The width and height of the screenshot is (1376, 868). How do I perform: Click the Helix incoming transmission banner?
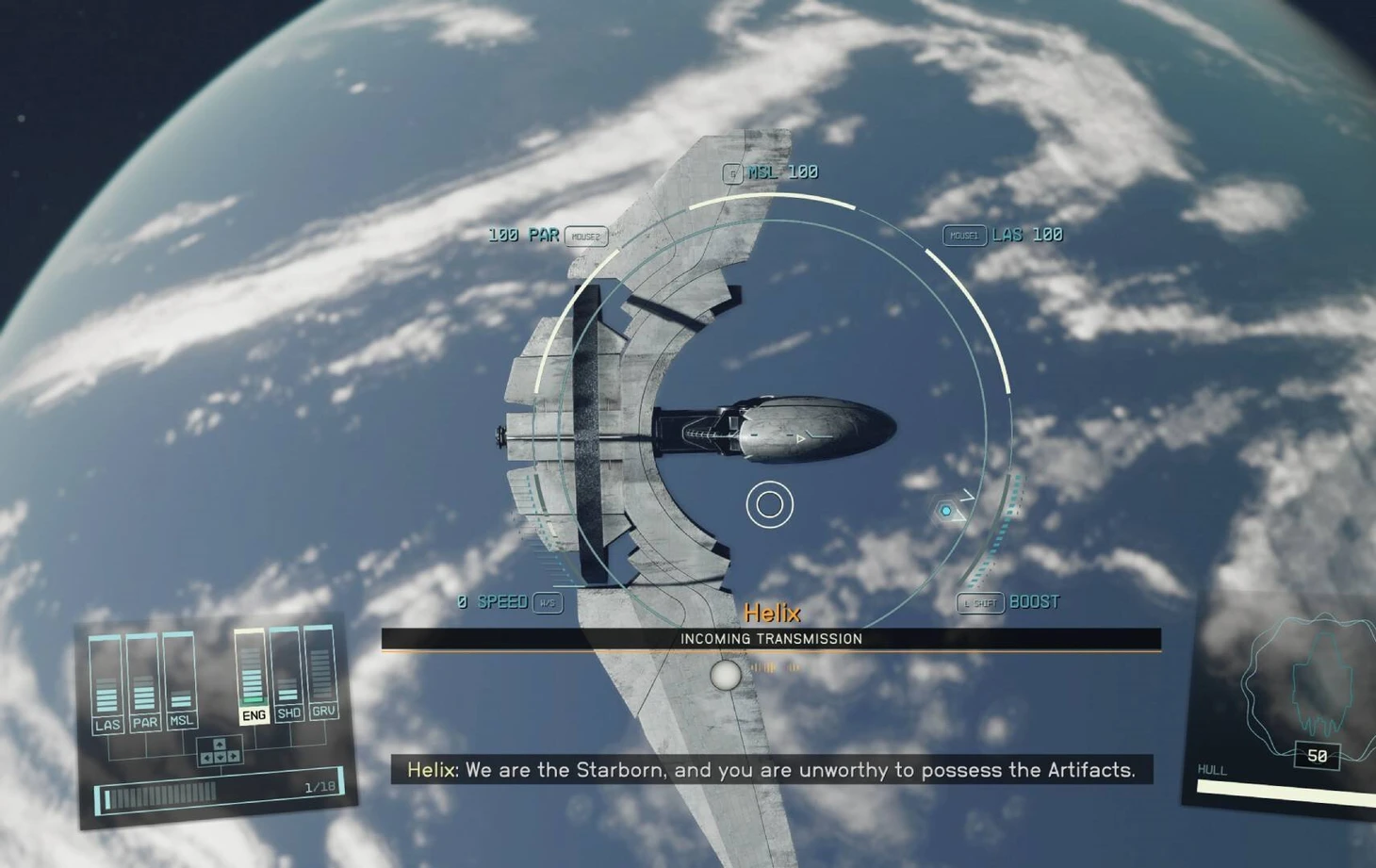(x=770, y=639)
